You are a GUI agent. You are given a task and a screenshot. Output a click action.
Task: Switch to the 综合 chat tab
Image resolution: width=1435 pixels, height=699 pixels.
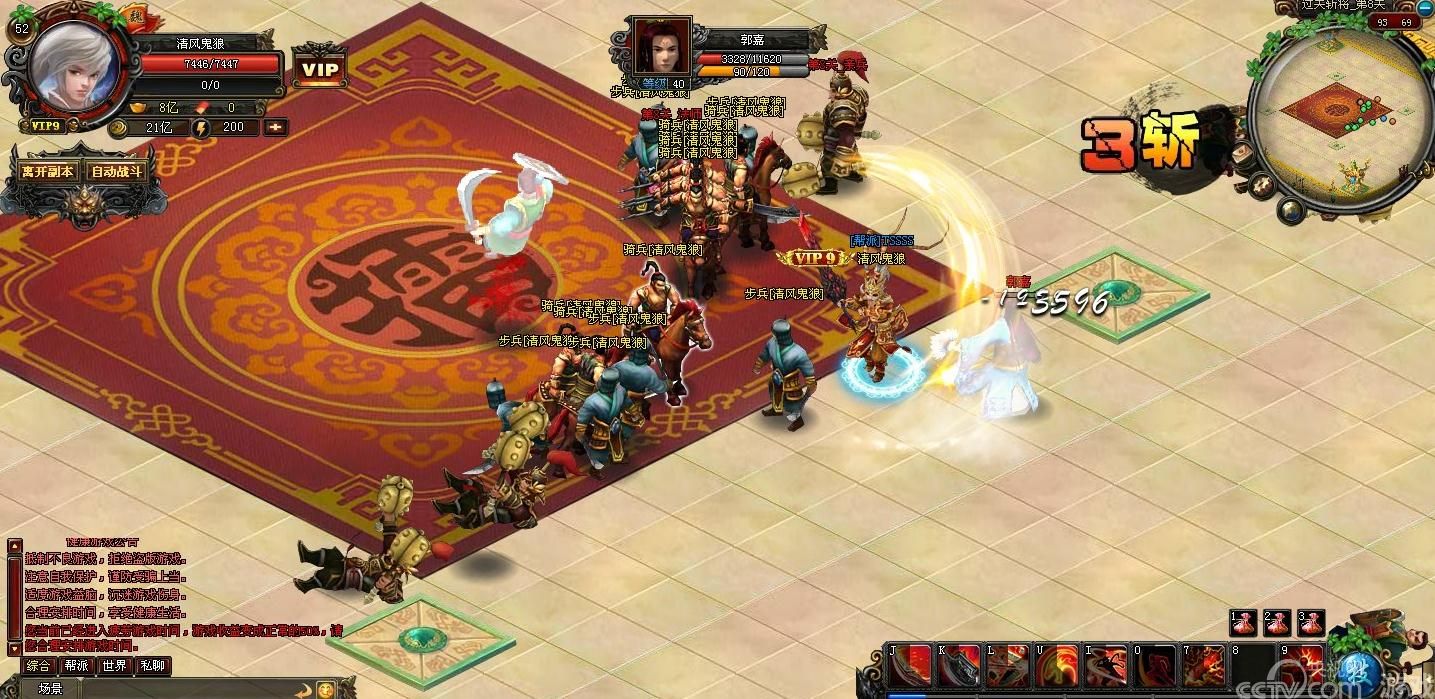[x=39, y=666]
